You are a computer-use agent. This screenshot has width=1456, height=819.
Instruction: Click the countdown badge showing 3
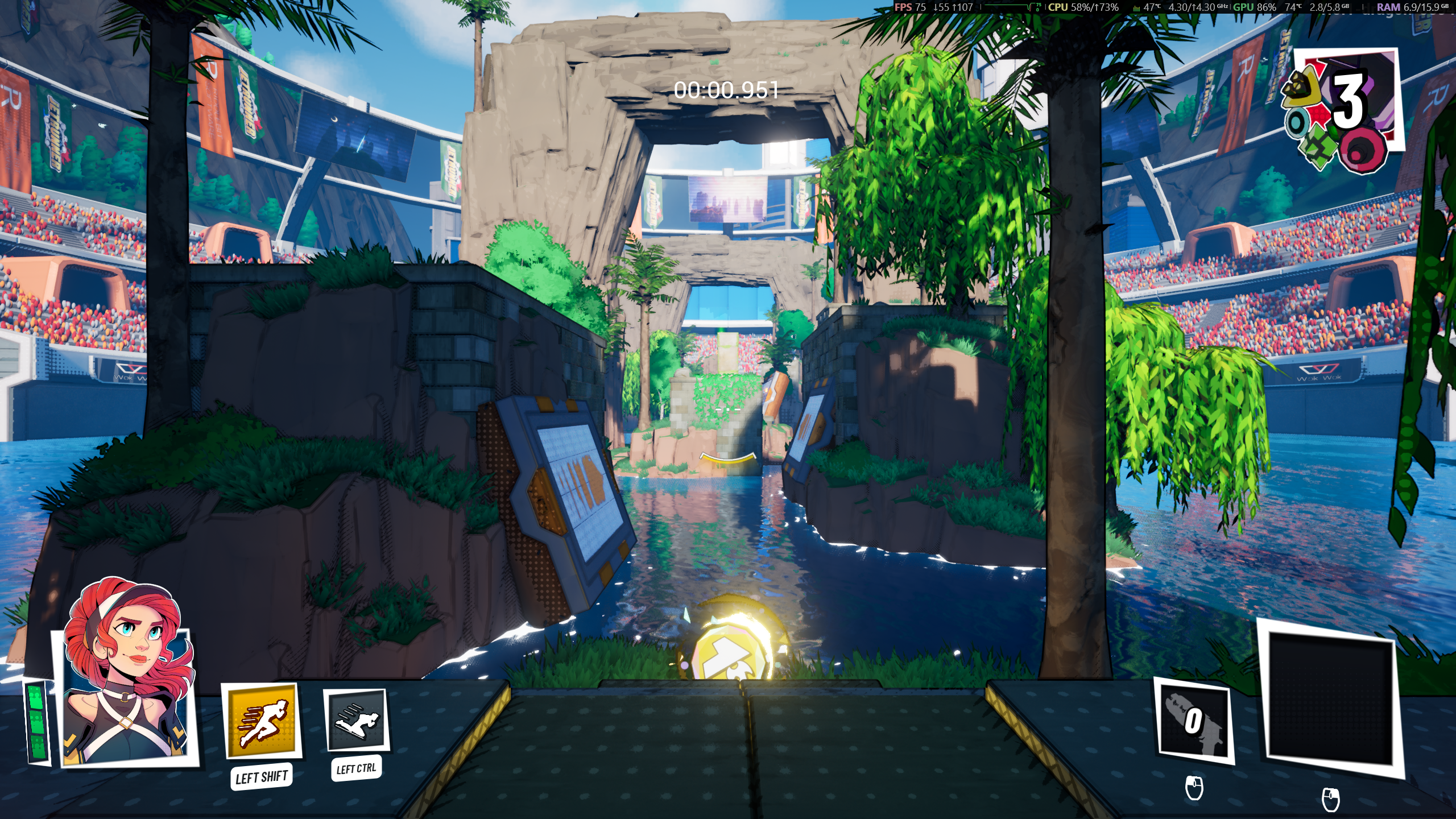coord(1342,108)
